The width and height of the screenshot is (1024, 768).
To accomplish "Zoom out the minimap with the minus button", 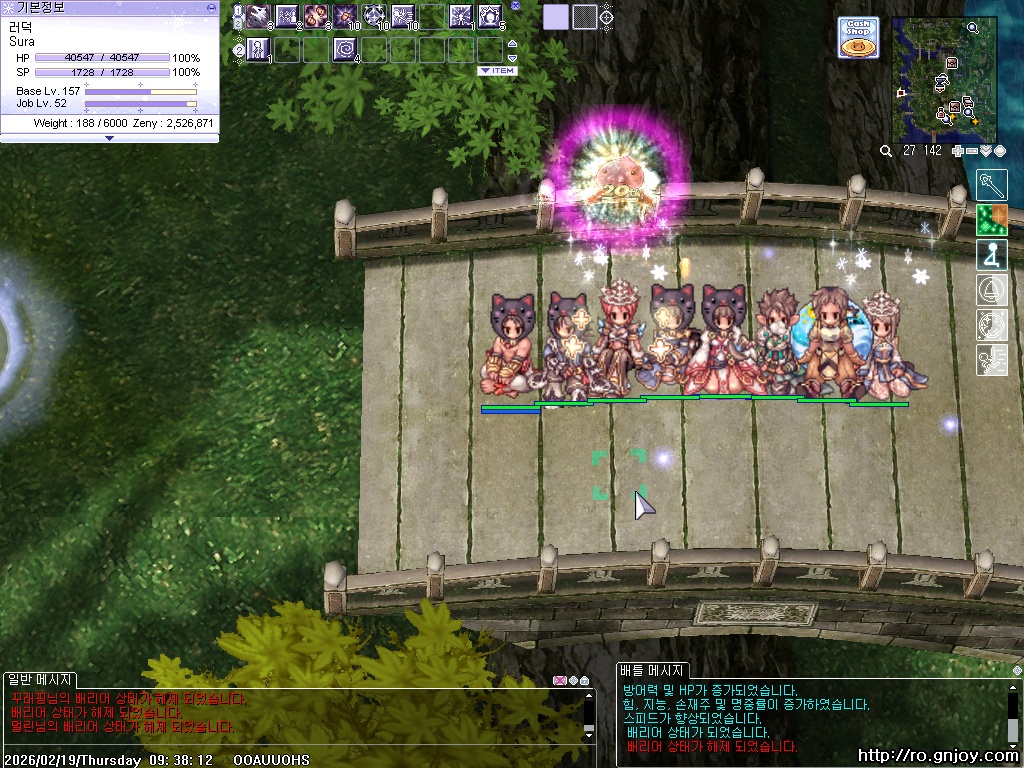I will coord(972,151).
